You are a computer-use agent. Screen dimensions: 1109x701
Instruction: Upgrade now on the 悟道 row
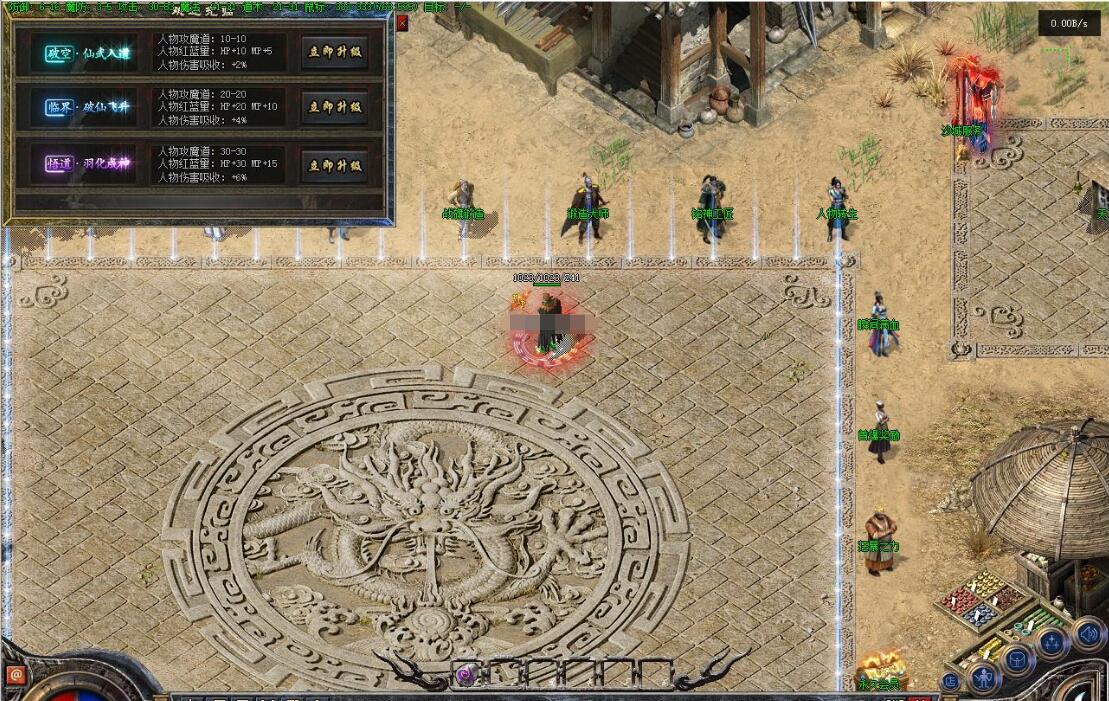point(334,165)
